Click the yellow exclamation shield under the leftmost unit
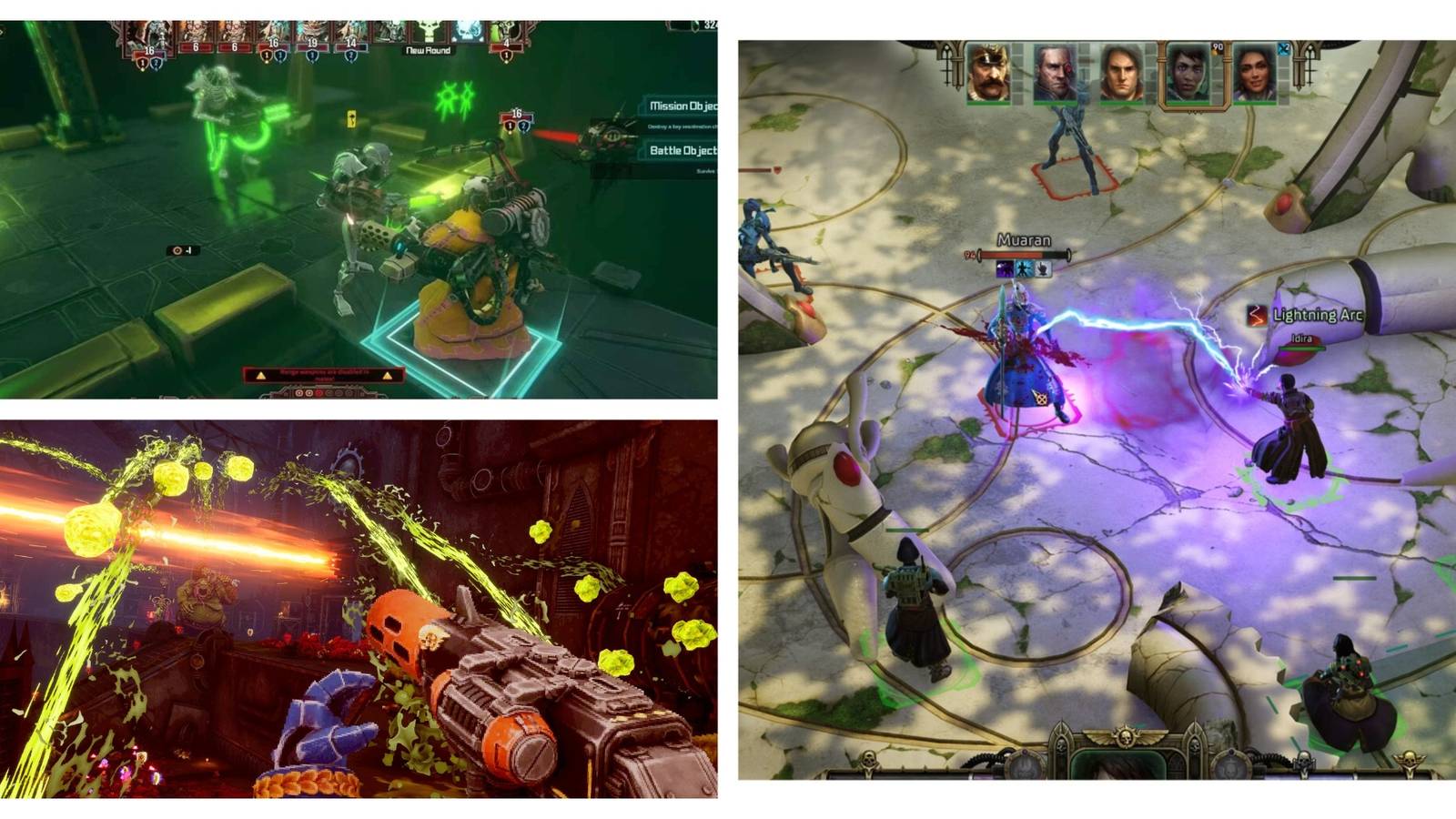The height and width of the screenshot is (819, 1456). tap(141, 62)
